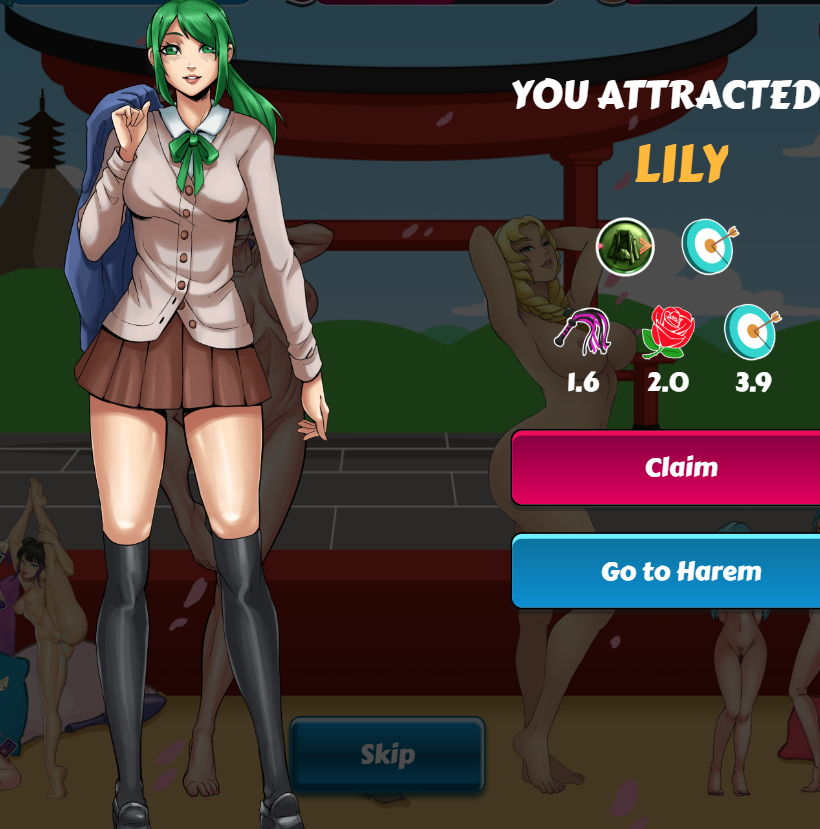Skip the reward animation
The width and height of the screenshot is (820, 829).
pos(387,755)
